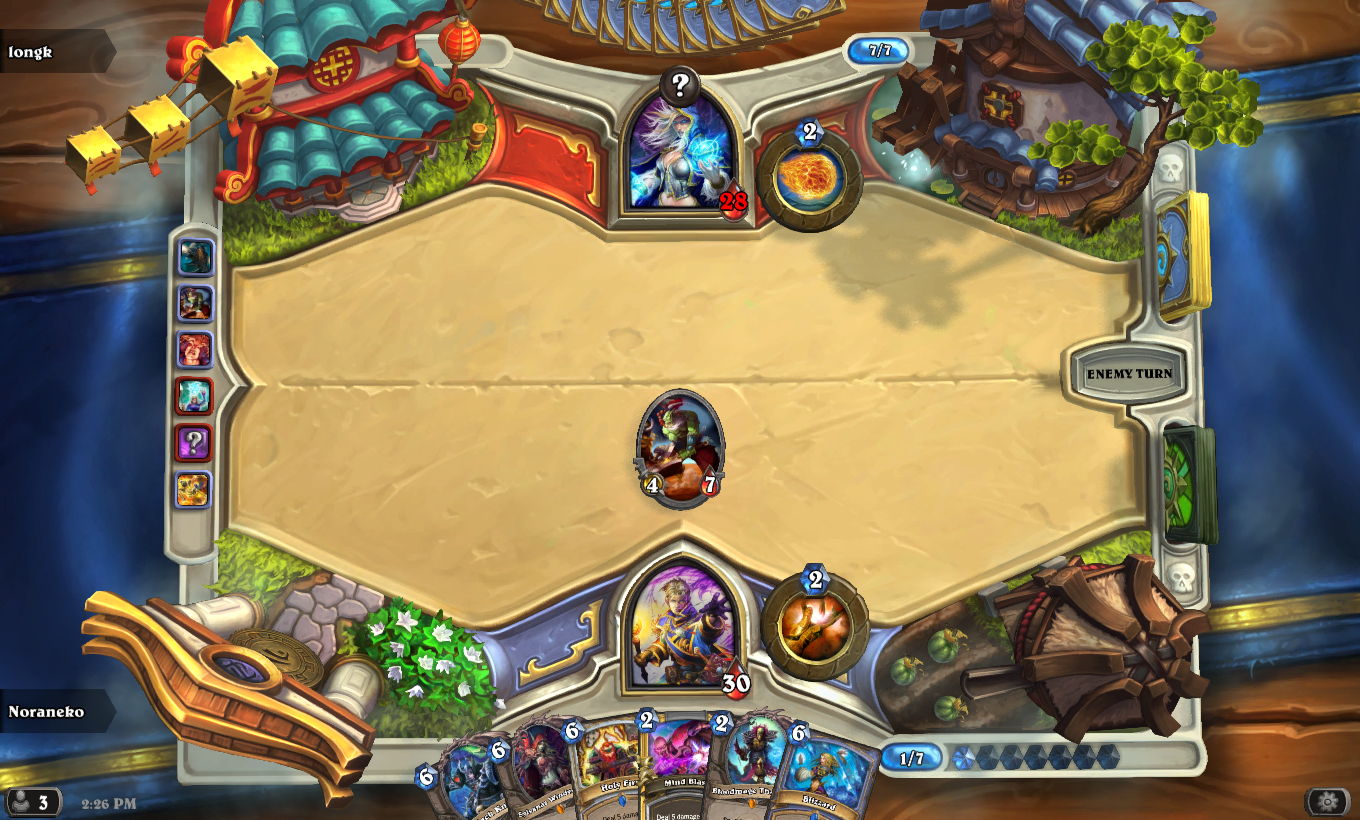Screen dimensions: 1360x820
Task: Click the Enemy Turn button
Action: tap(1129, 374)
